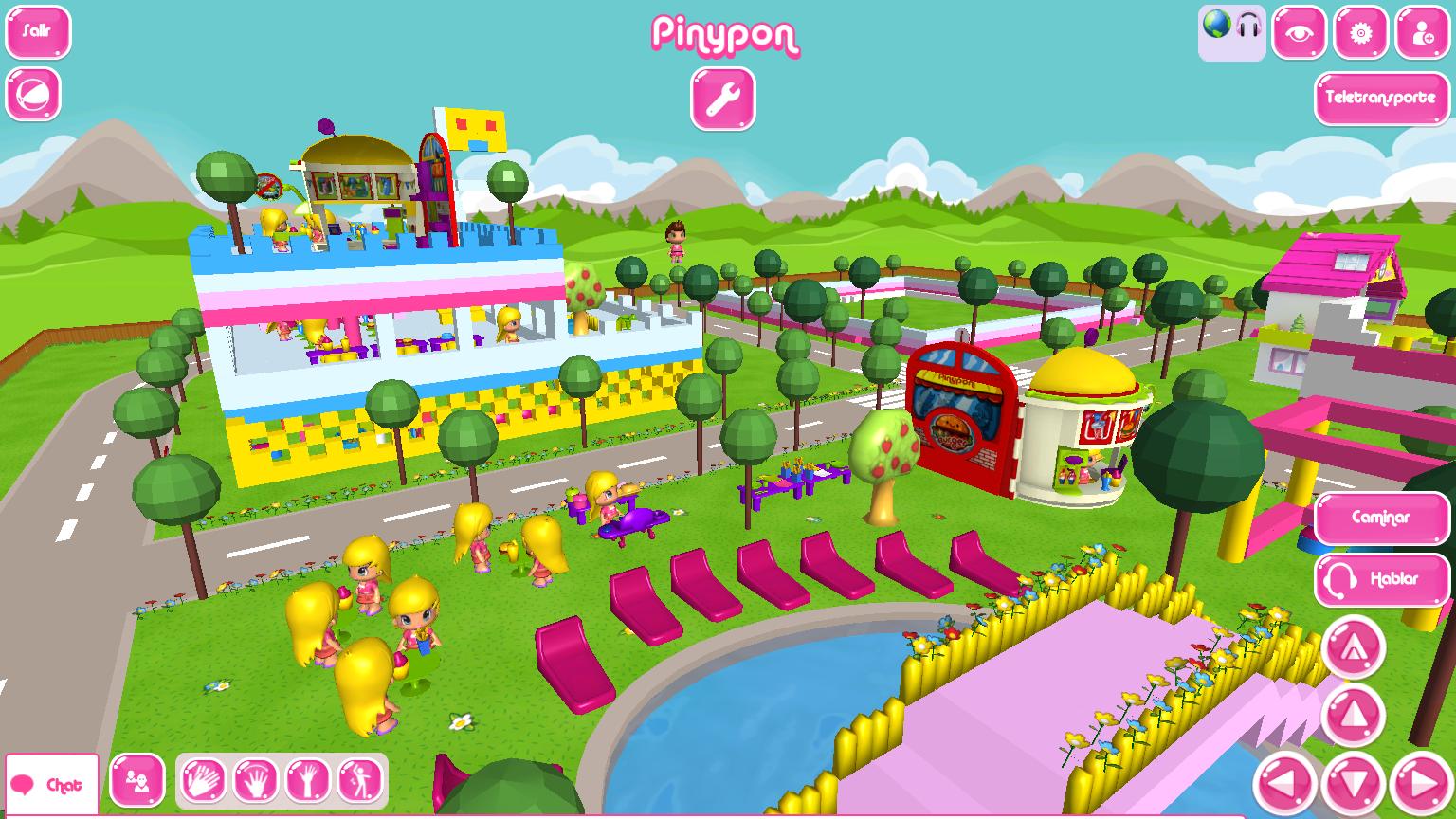This screenshot has width=1456, height=819.
Task: Open the Chat box
Action: pos(52,785)
